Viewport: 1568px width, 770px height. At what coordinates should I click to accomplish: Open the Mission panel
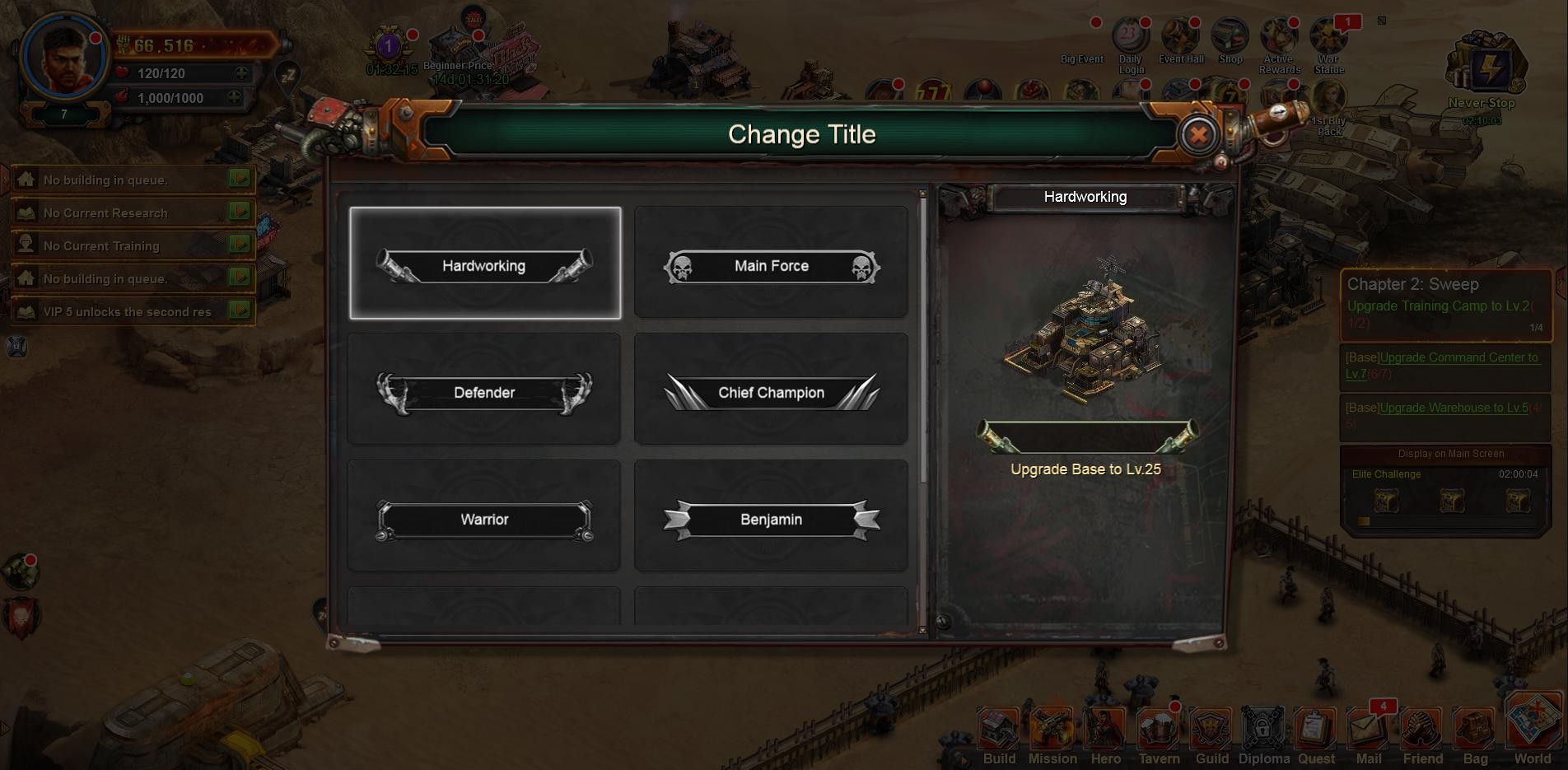point(1052,735)
